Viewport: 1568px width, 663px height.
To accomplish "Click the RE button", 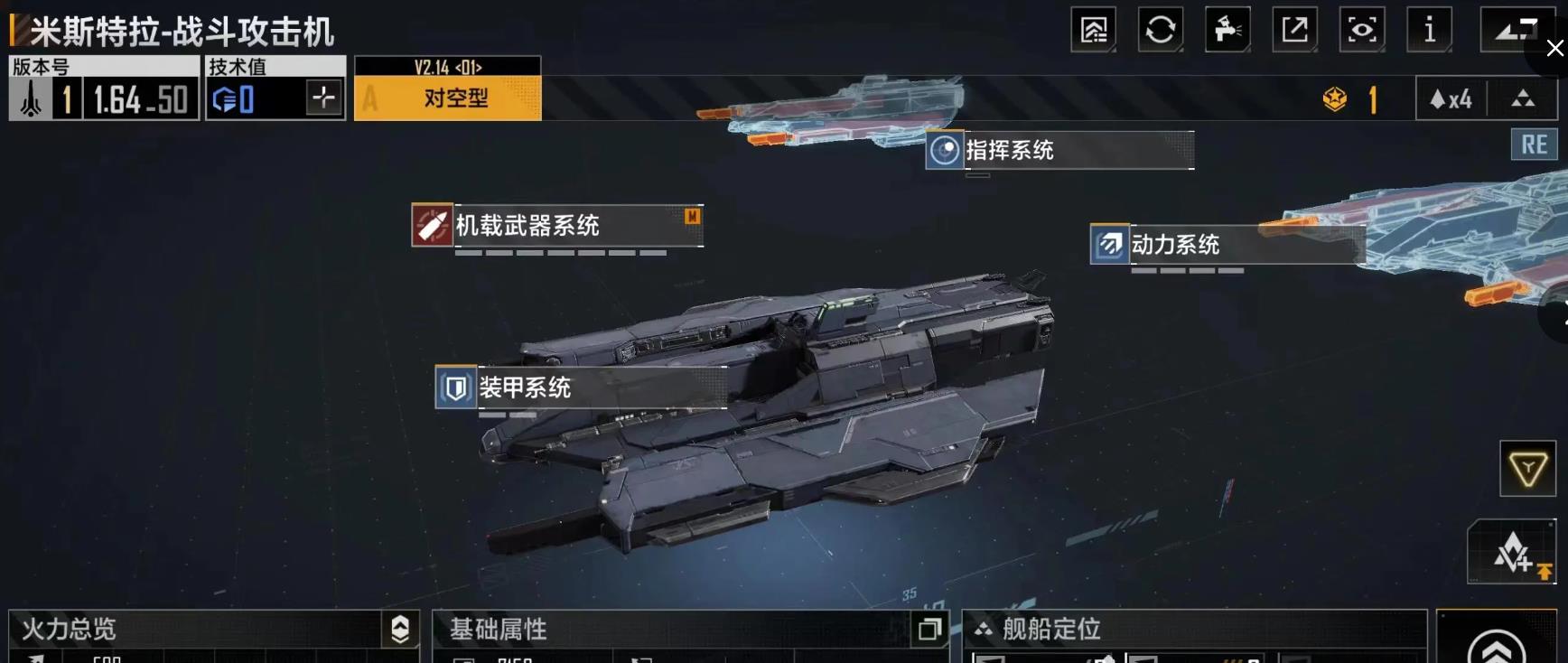I will [1534, 145].
